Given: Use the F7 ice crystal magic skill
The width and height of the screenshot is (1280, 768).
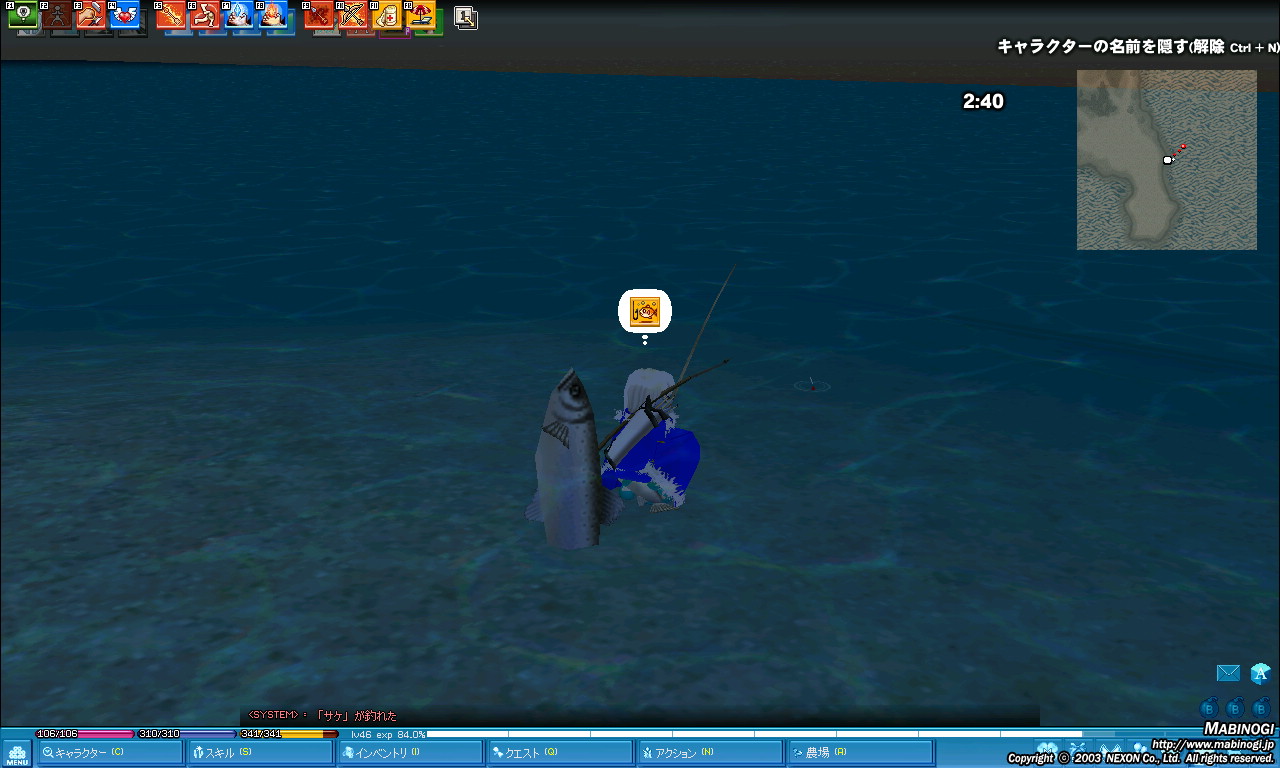Looking at the screenshot, I should (239, 15).
